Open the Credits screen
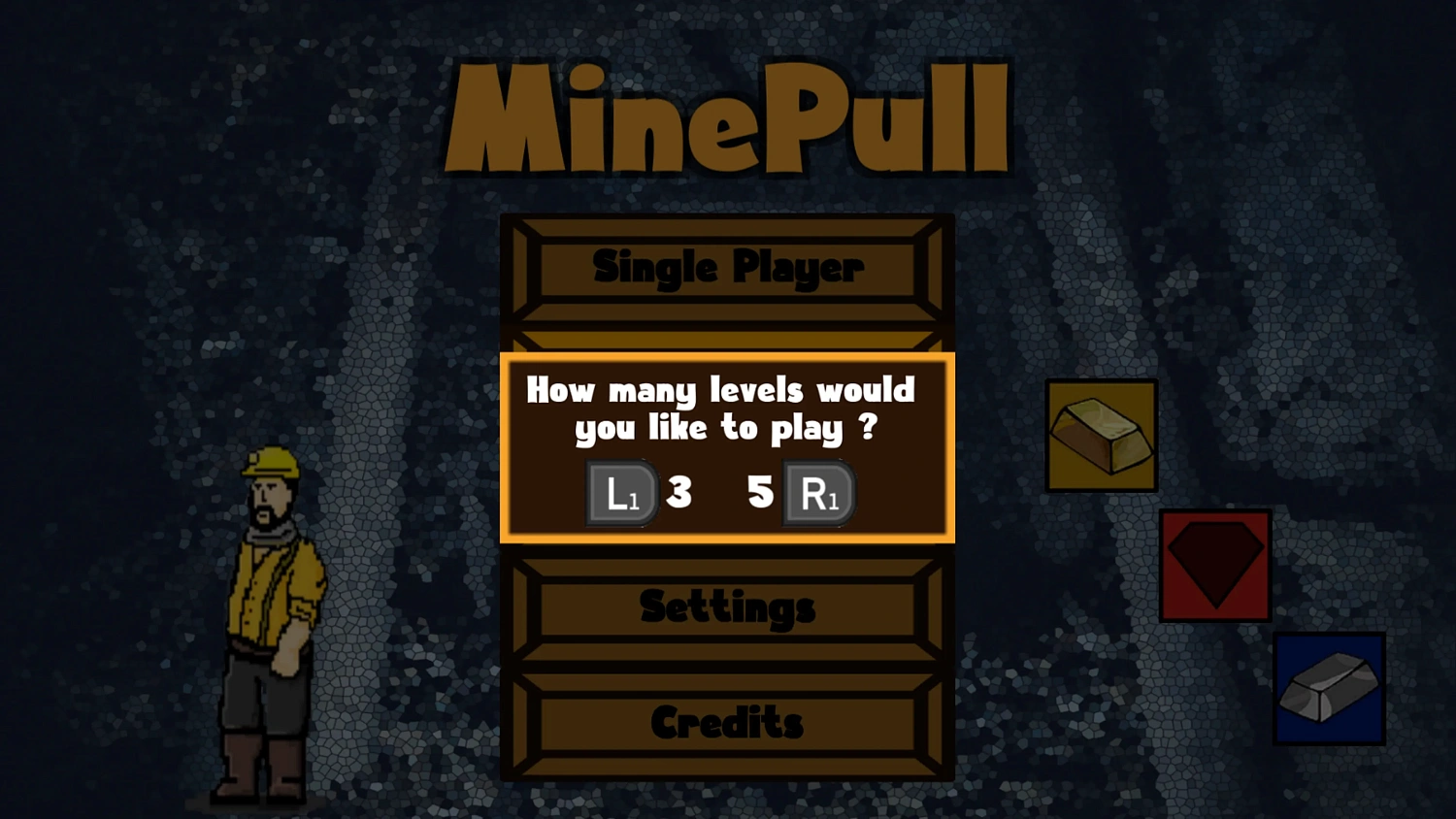Image resolution: width=1456 pixels, height=819 pixels. [727, 723]
